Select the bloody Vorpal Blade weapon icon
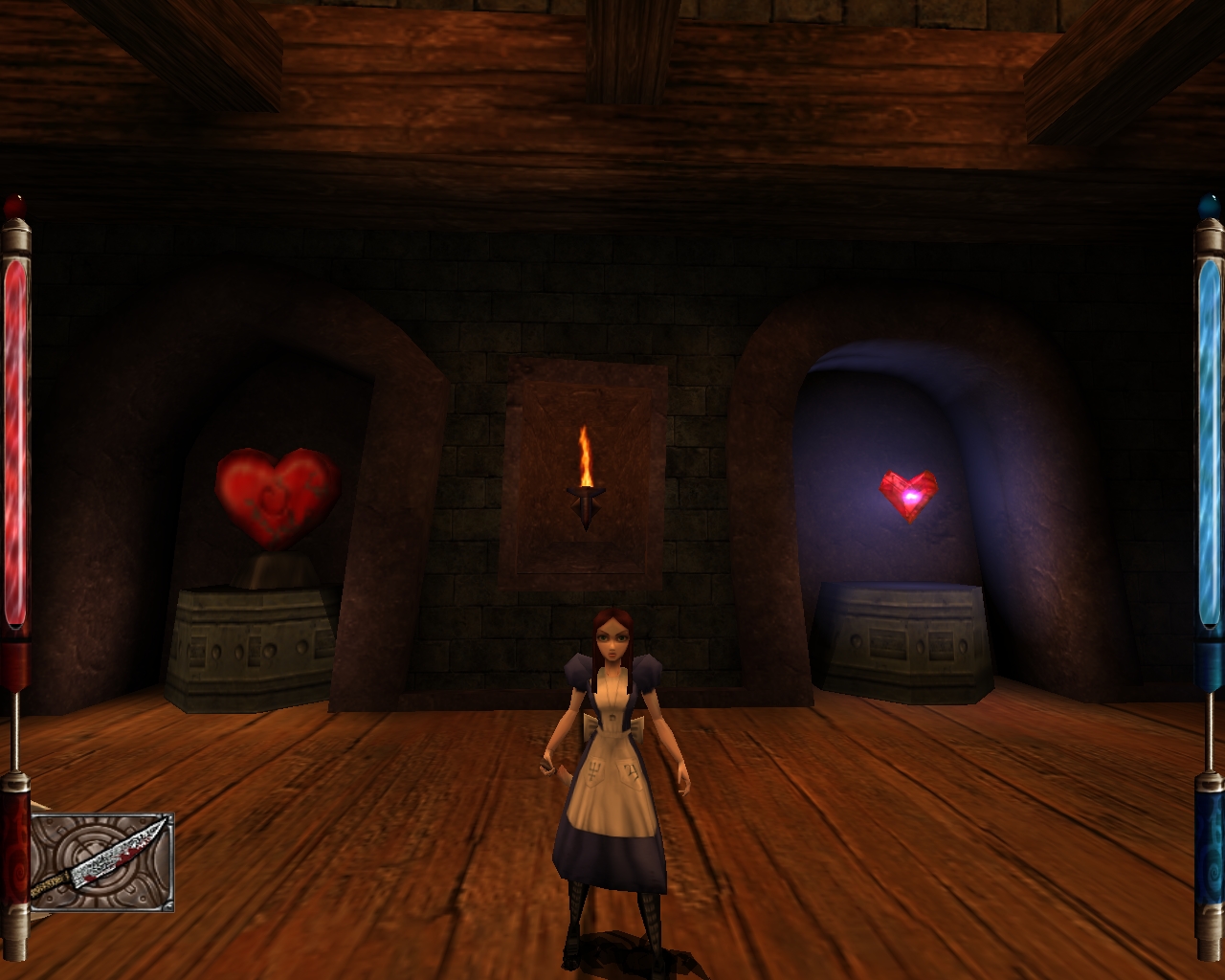This screenshot has width=1225, height=980. point(101,862)
